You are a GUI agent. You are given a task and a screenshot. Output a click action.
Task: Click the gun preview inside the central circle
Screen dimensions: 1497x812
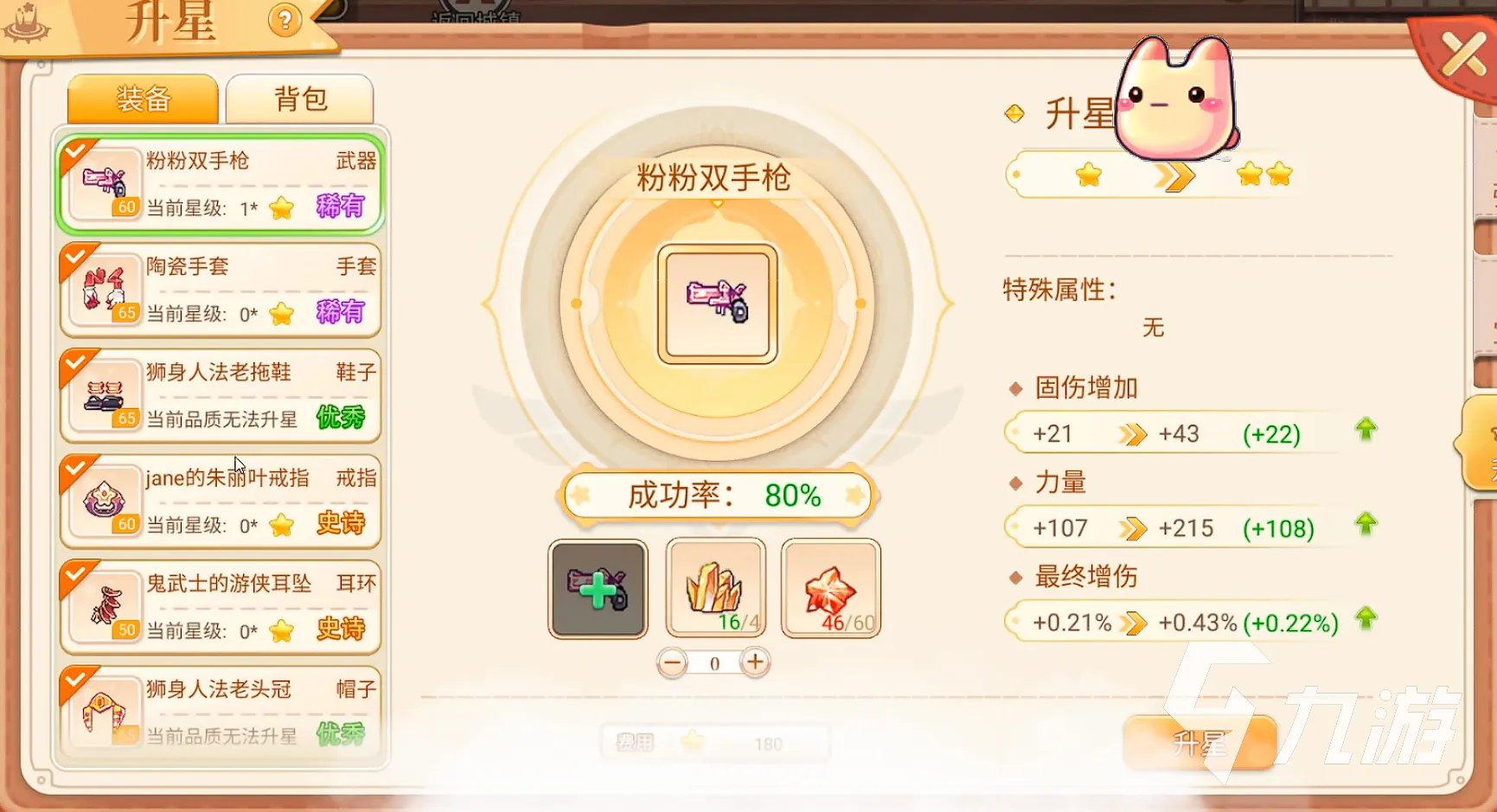[x=716, y=304]
